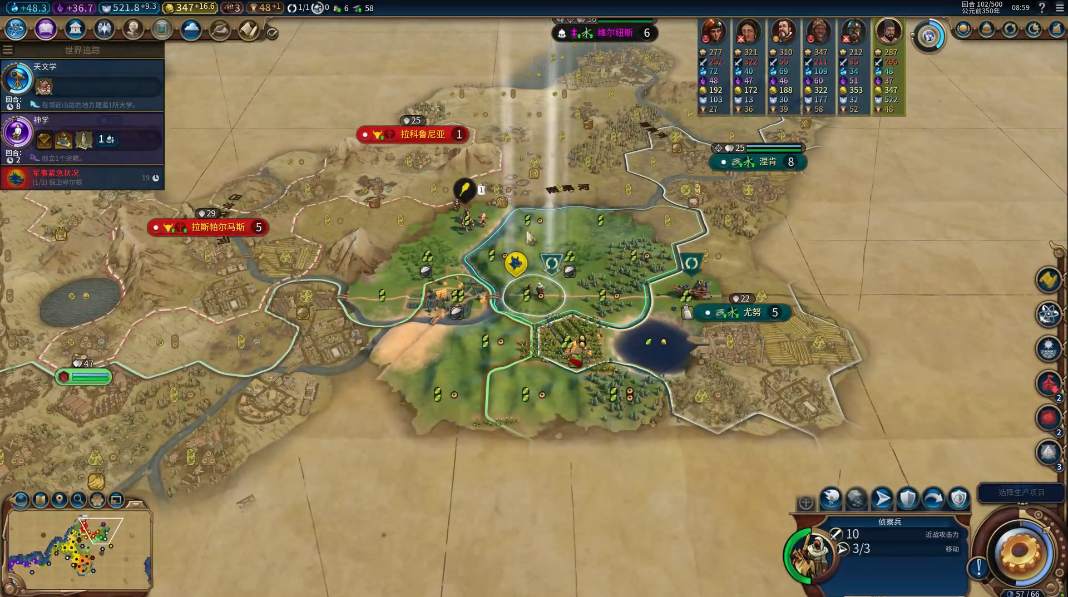Open the technology tree button
The image size is (1068, 597).
16,29
